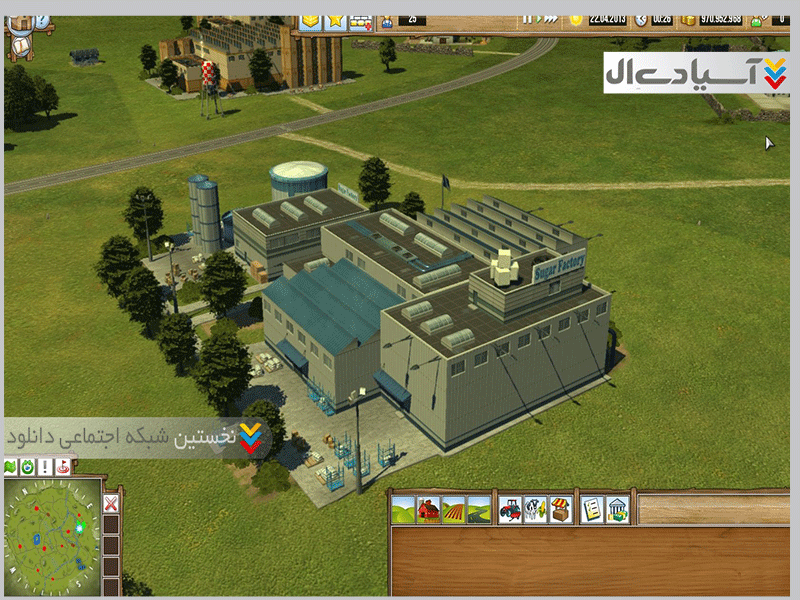Open the bank finances icon
Image resolution: width=800 pixels, height=600 pixels.
click(618, 509)
